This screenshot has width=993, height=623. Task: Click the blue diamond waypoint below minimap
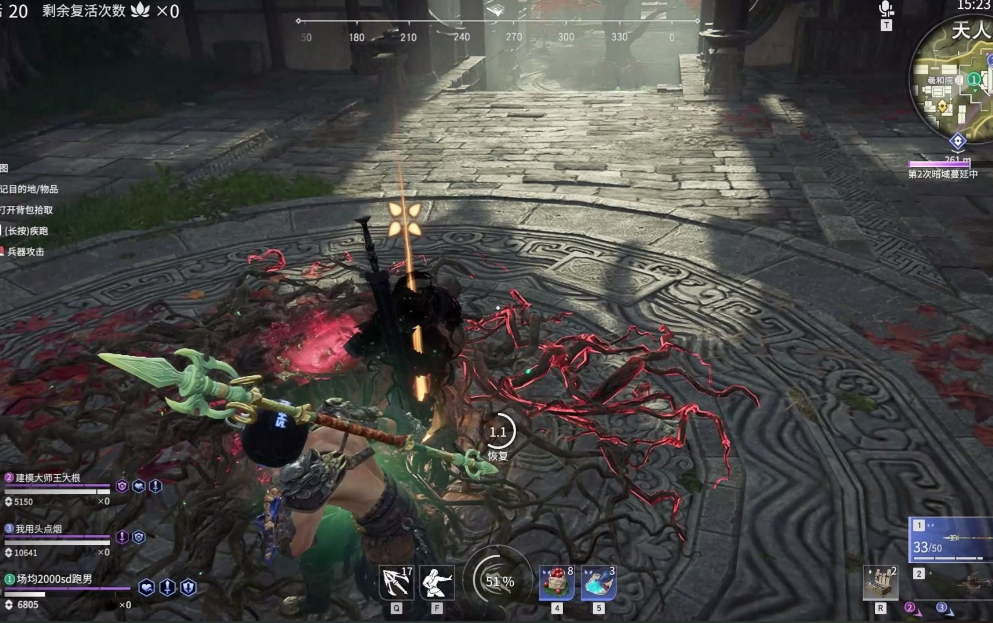coord(957,141)
